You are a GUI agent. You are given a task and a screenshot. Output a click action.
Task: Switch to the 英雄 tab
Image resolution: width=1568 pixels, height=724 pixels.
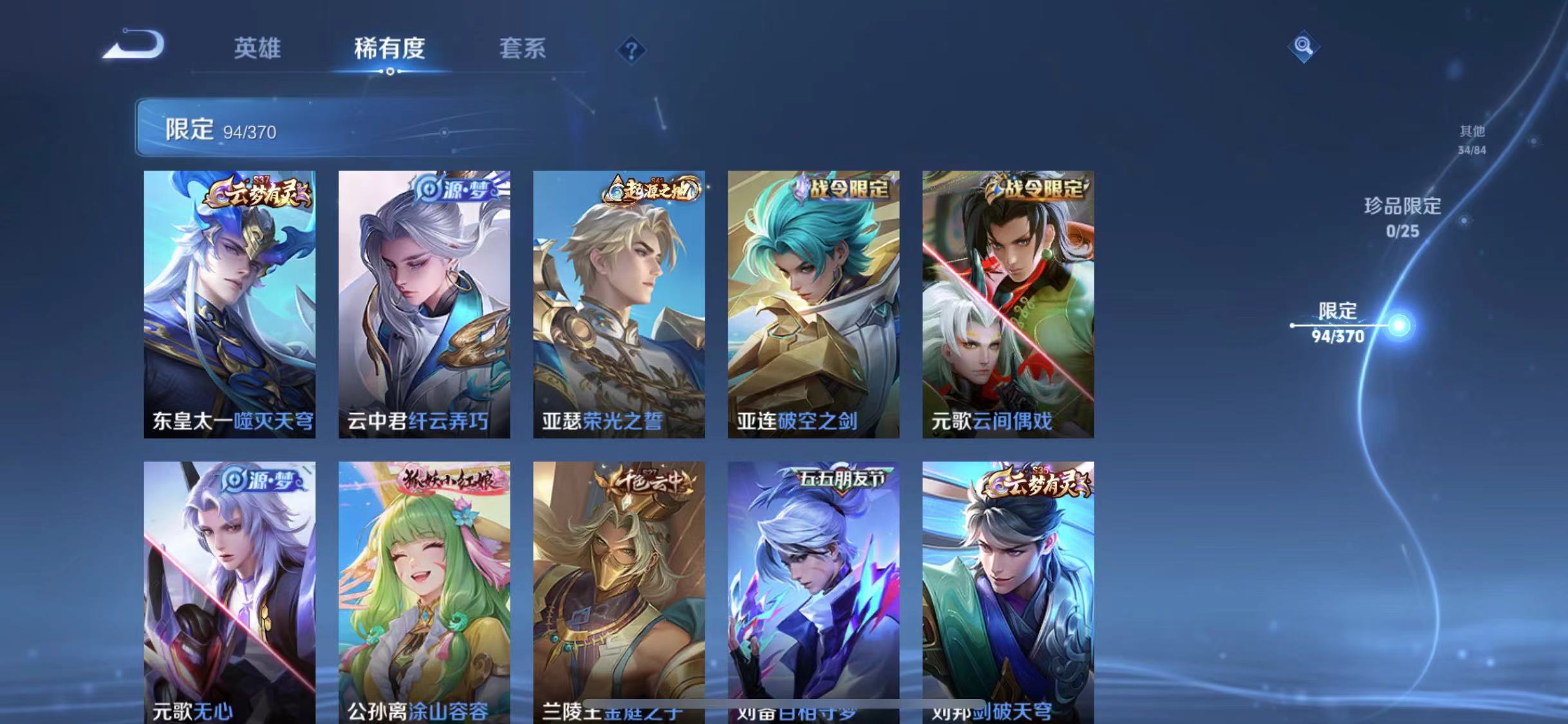tap(257, 50)
